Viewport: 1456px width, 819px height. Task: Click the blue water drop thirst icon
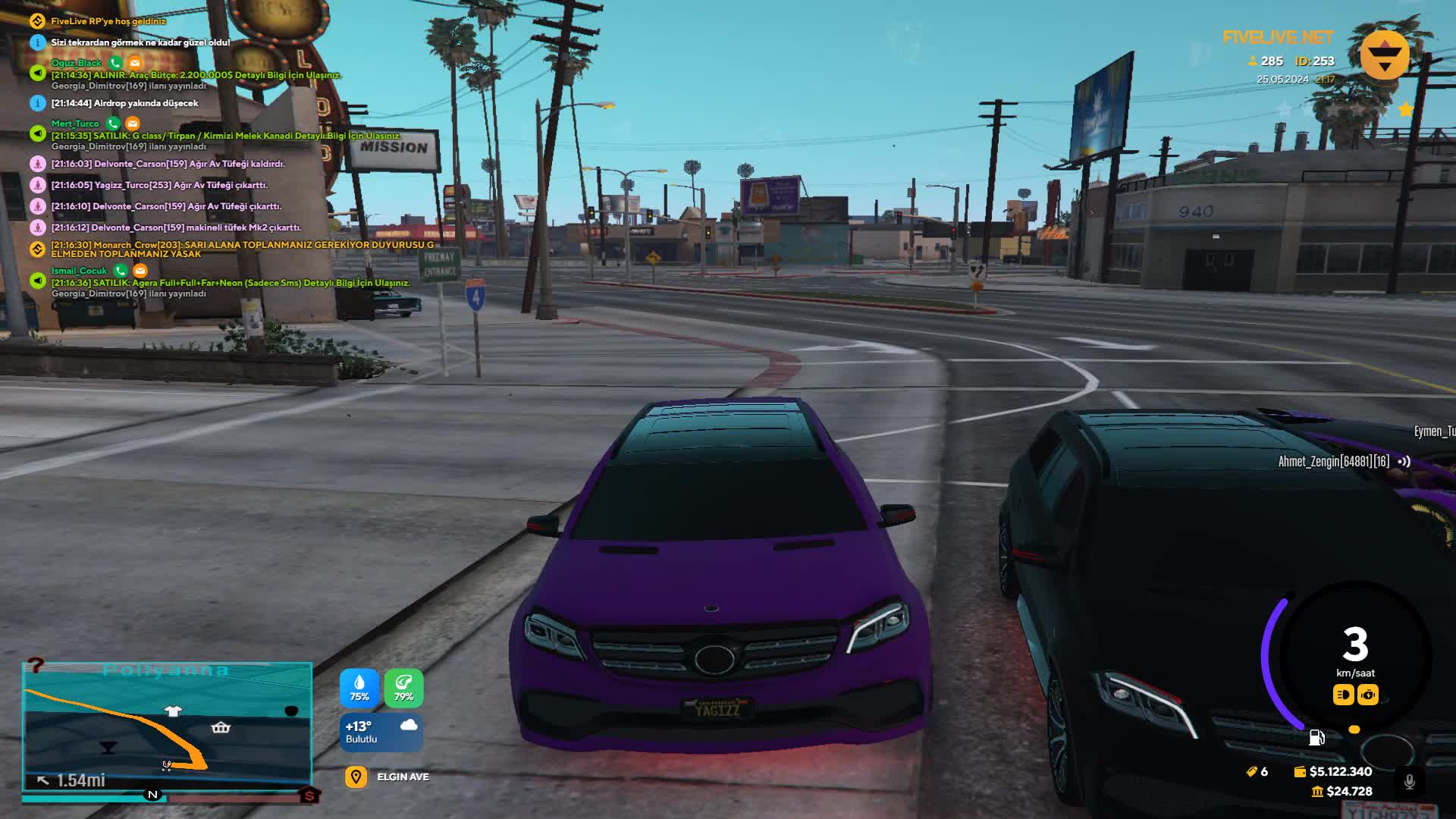tap(359, 688)
